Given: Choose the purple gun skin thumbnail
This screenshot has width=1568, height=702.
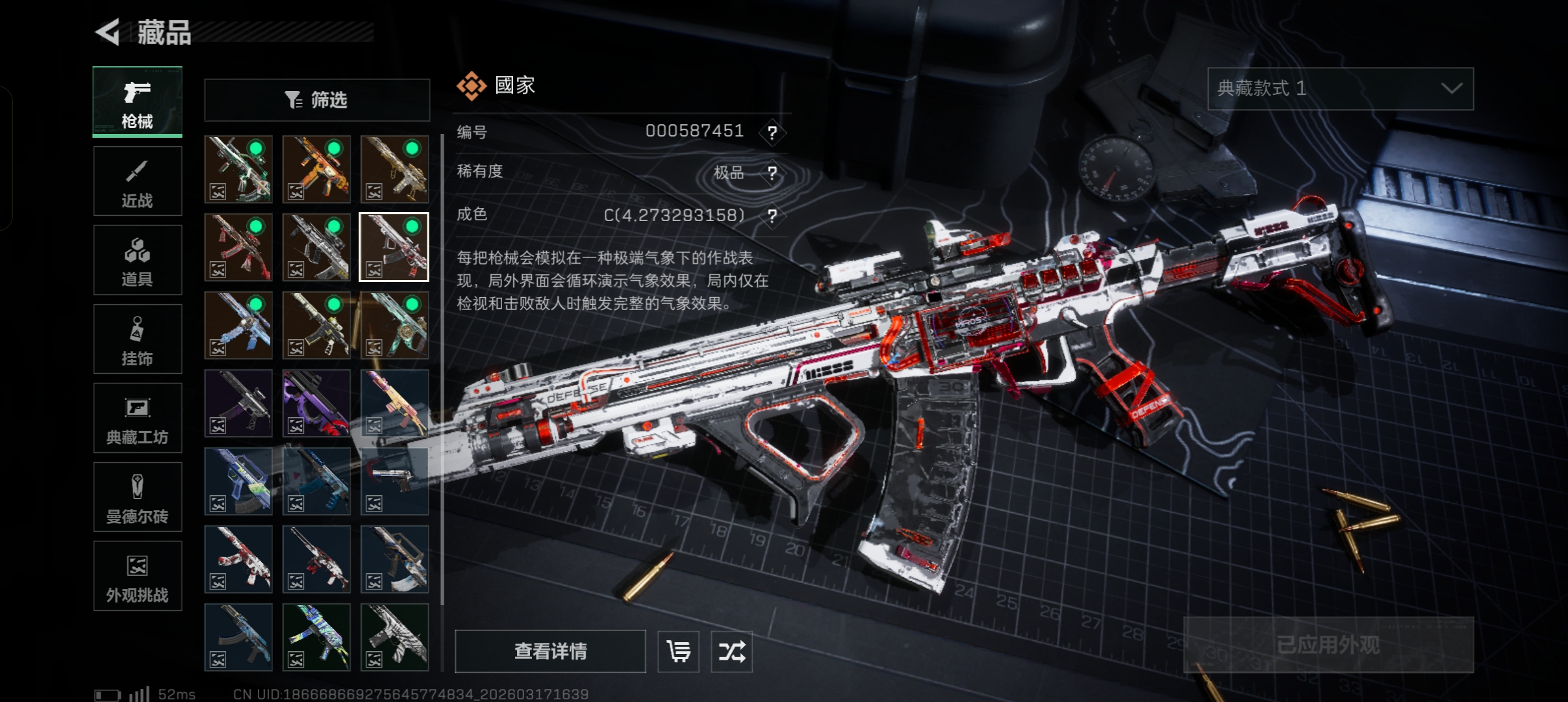Looking at the screenshot, I should pos(316,403).
